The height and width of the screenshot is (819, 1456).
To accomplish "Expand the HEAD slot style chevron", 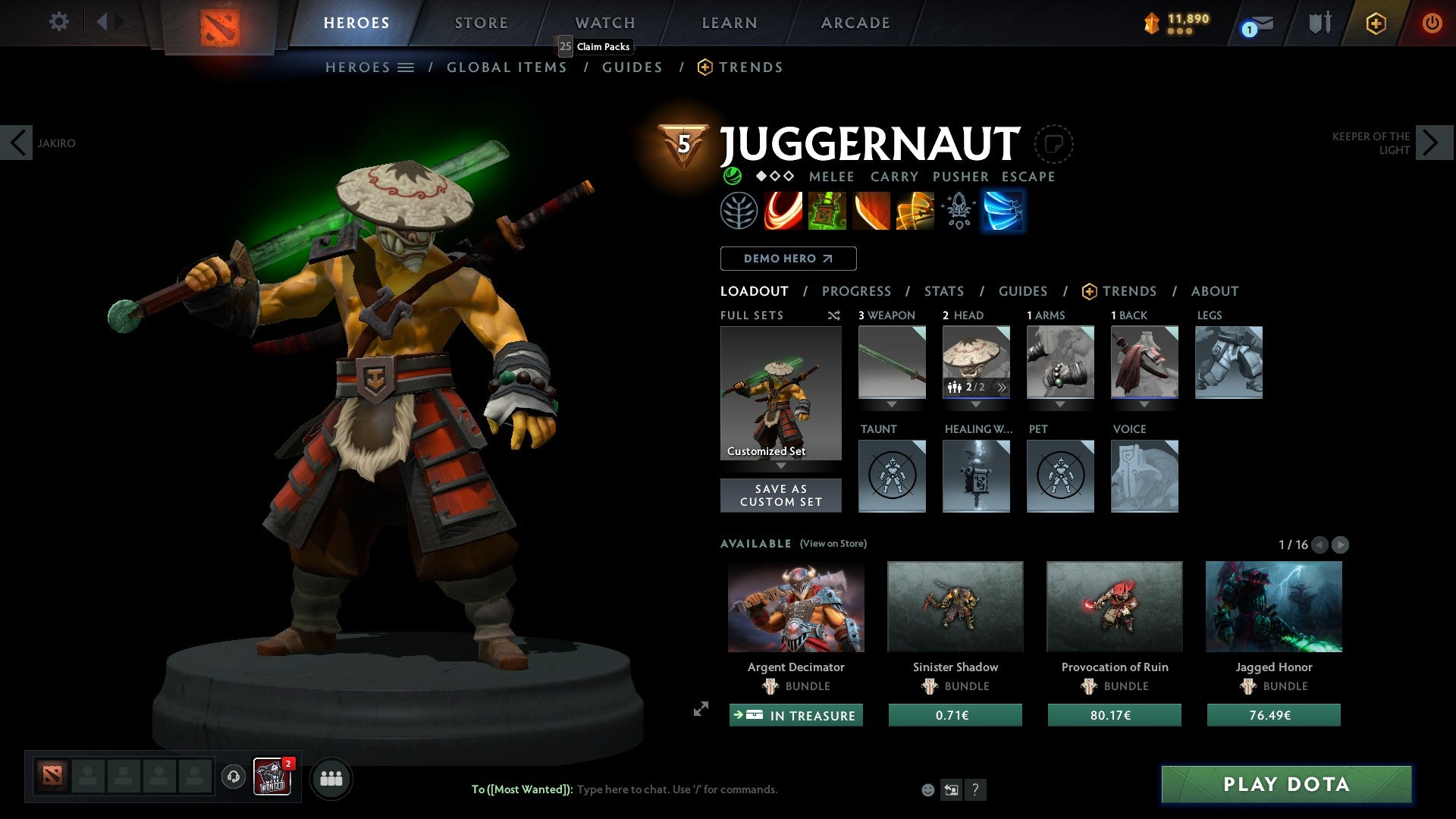I will click(1003, 388).
